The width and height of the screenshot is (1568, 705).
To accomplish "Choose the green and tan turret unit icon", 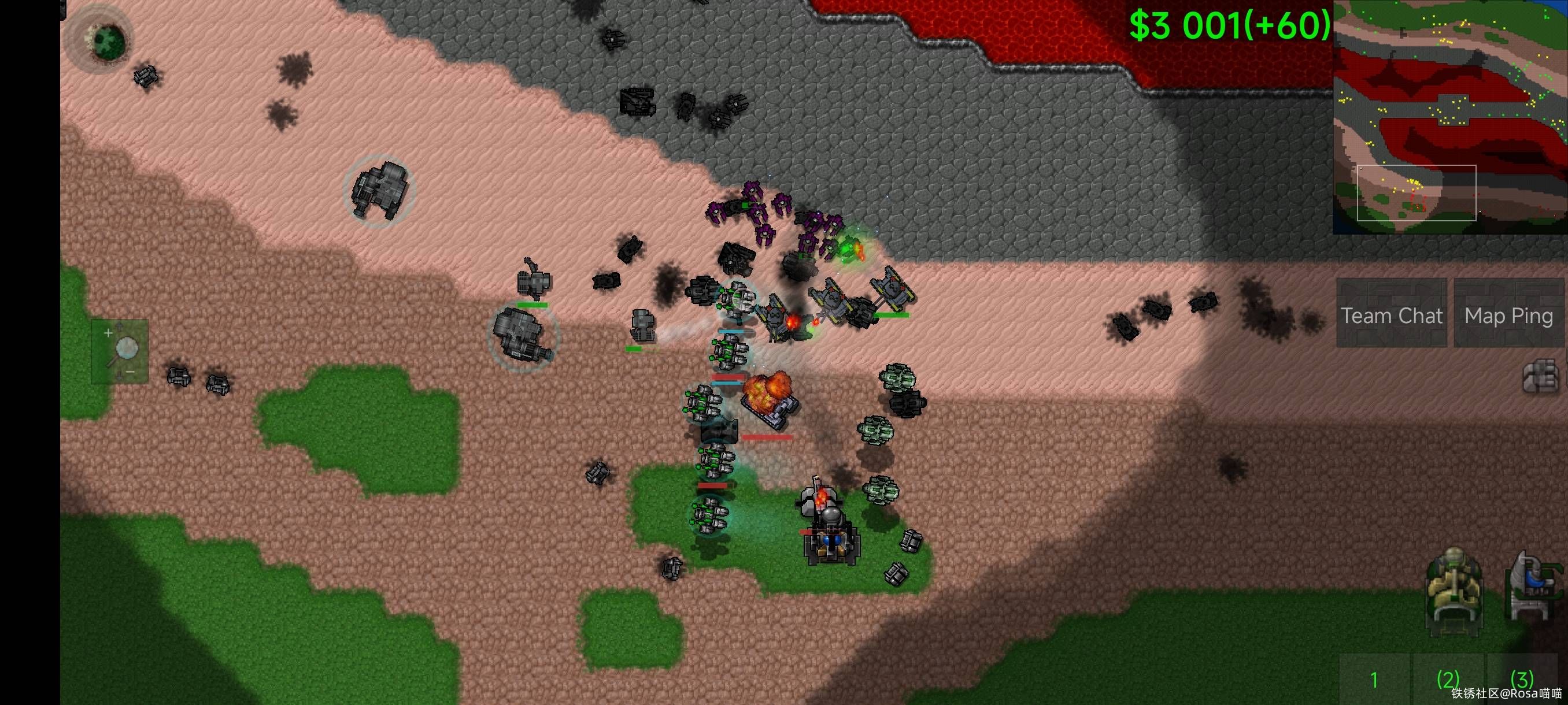I will [x=1454, y=590].
